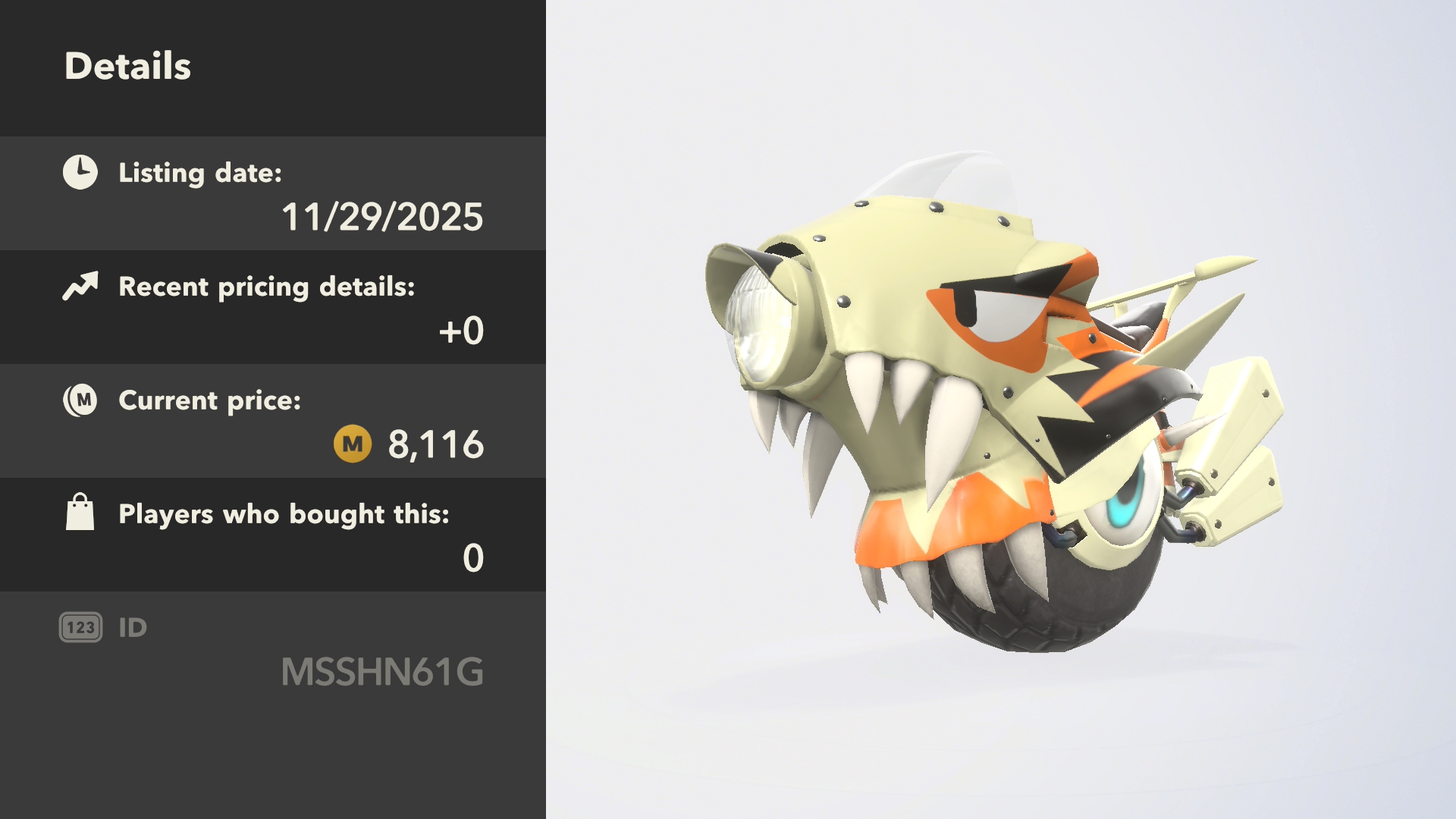This screenshot has width=1456, height=819.
Task: Select the Current price row
Action: (x=273, y=422)
